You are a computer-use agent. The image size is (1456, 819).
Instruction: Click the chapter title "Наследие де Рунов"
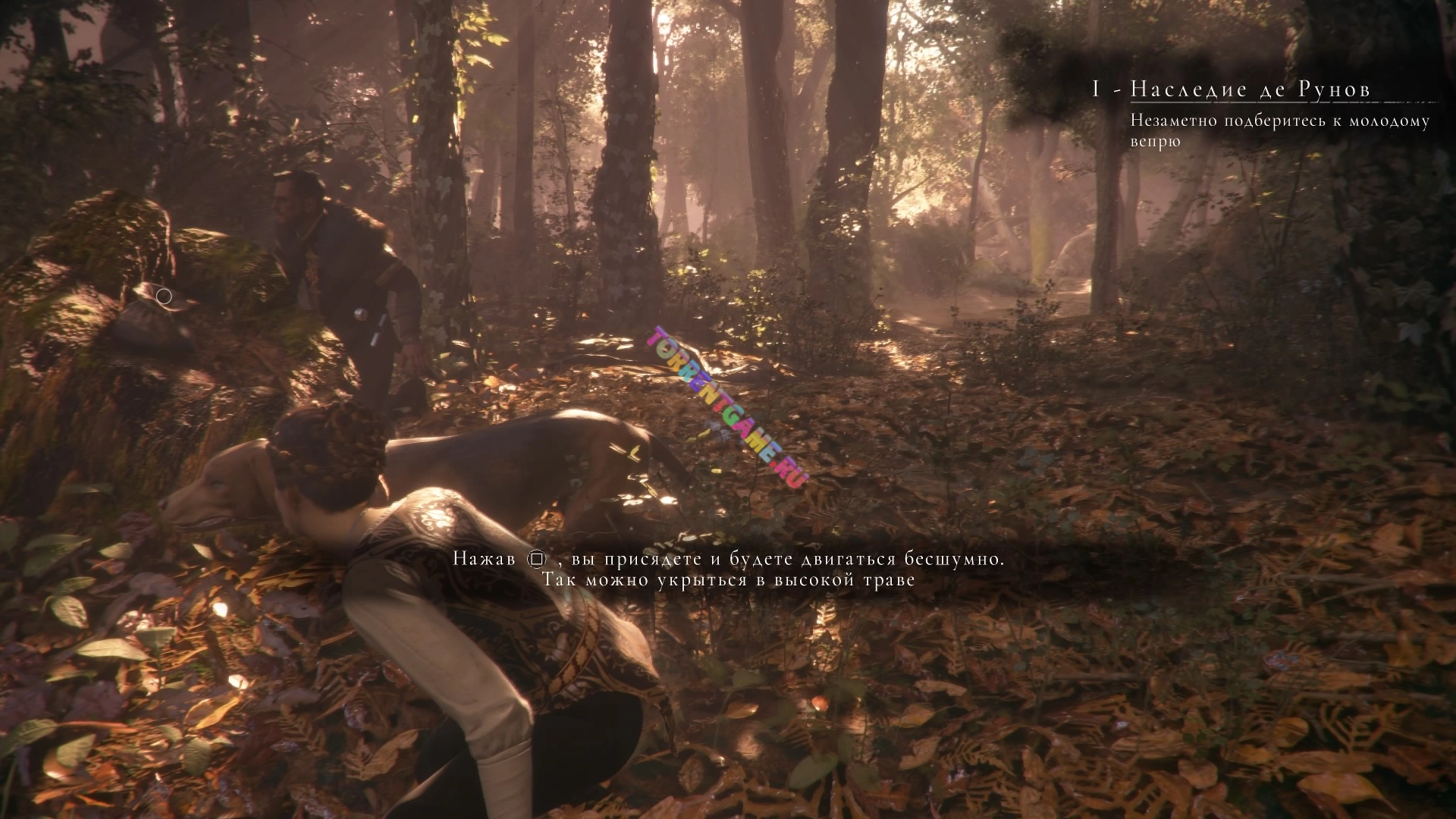click(1250, 89)
